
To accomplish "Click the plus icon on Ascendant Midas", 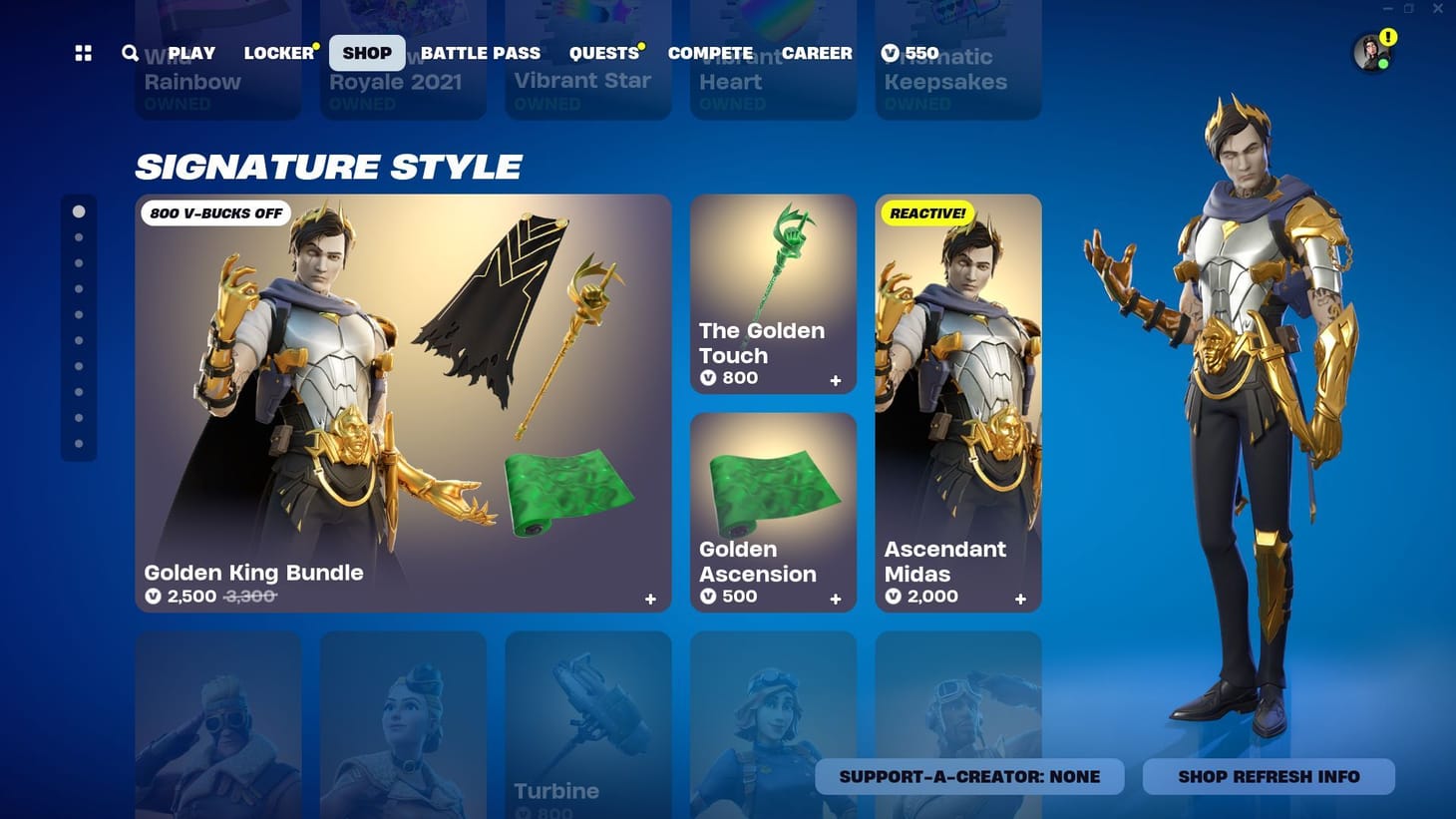I will pyautogui.click(x=1020, y=599).
